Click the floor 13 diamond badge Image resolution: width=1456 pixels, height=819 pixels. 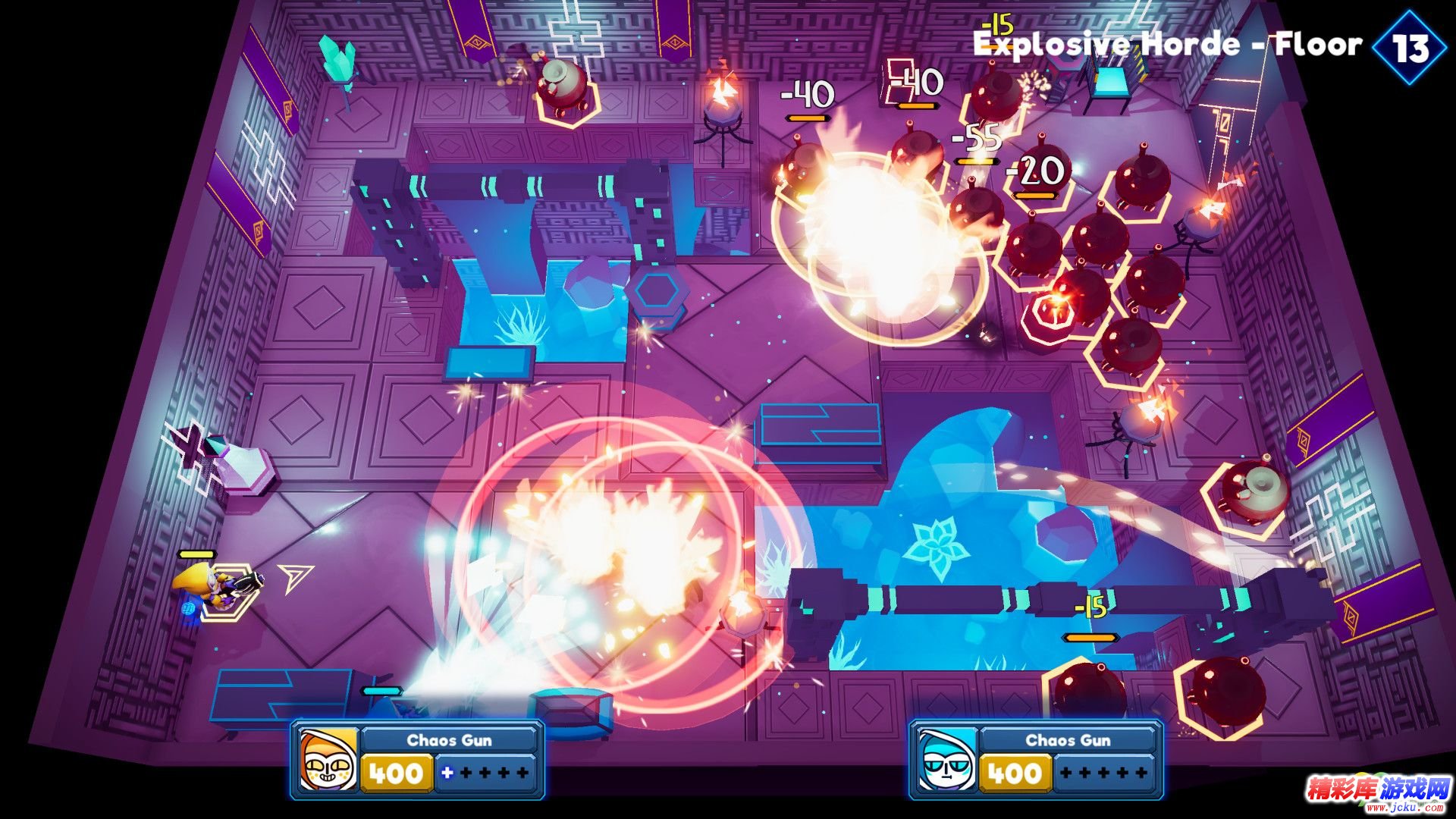point(1410,48)
